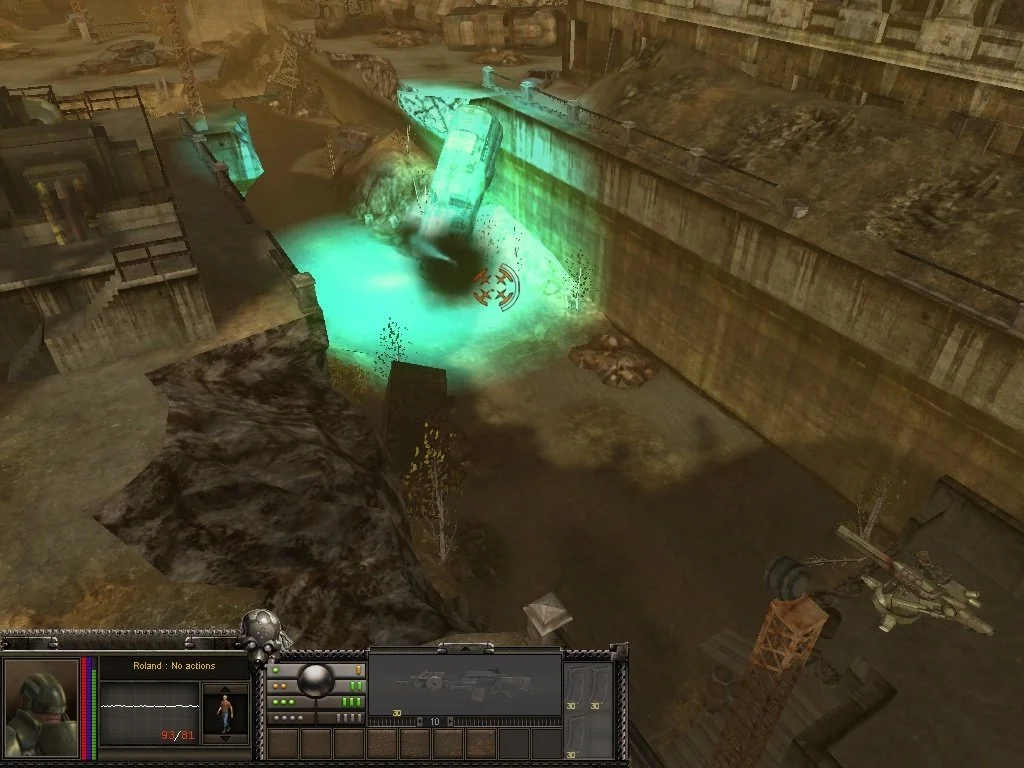This screenshot has height=768, width=1024.
Task: Decrease the value 10 with left arrow
Action: click(x=421, y=720)
